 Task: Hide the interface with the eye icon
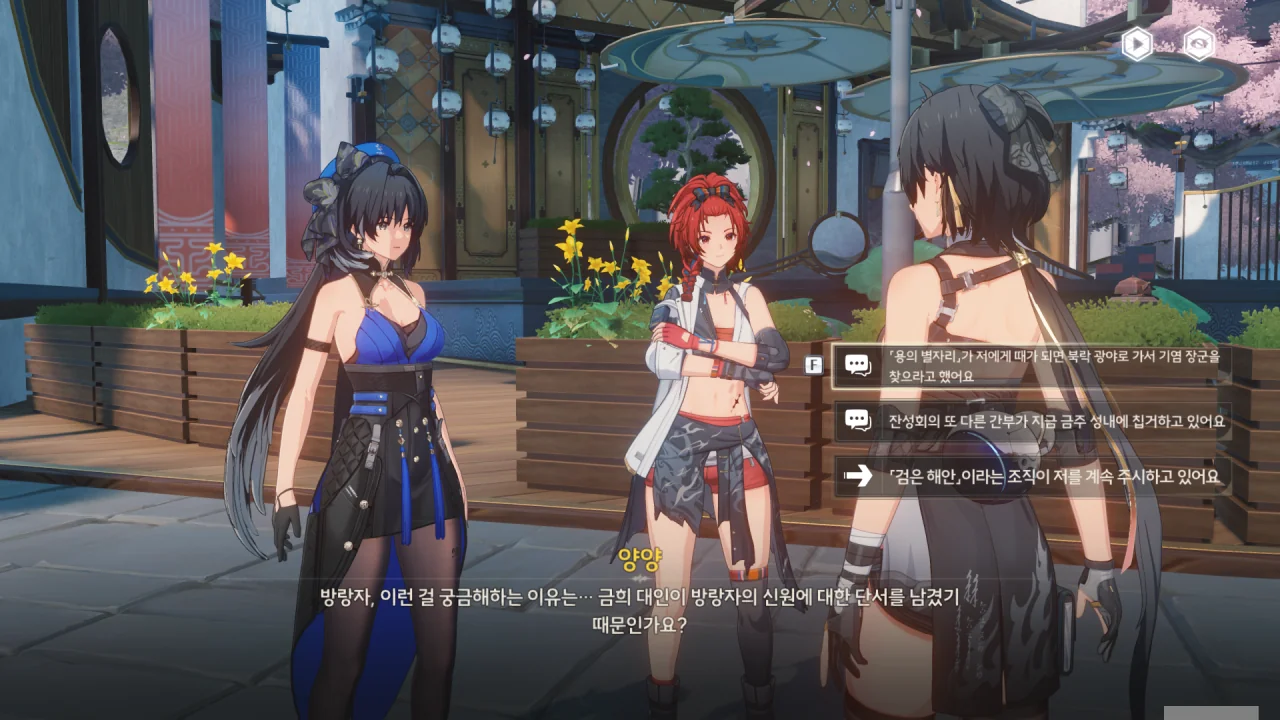click(1198, 44)
